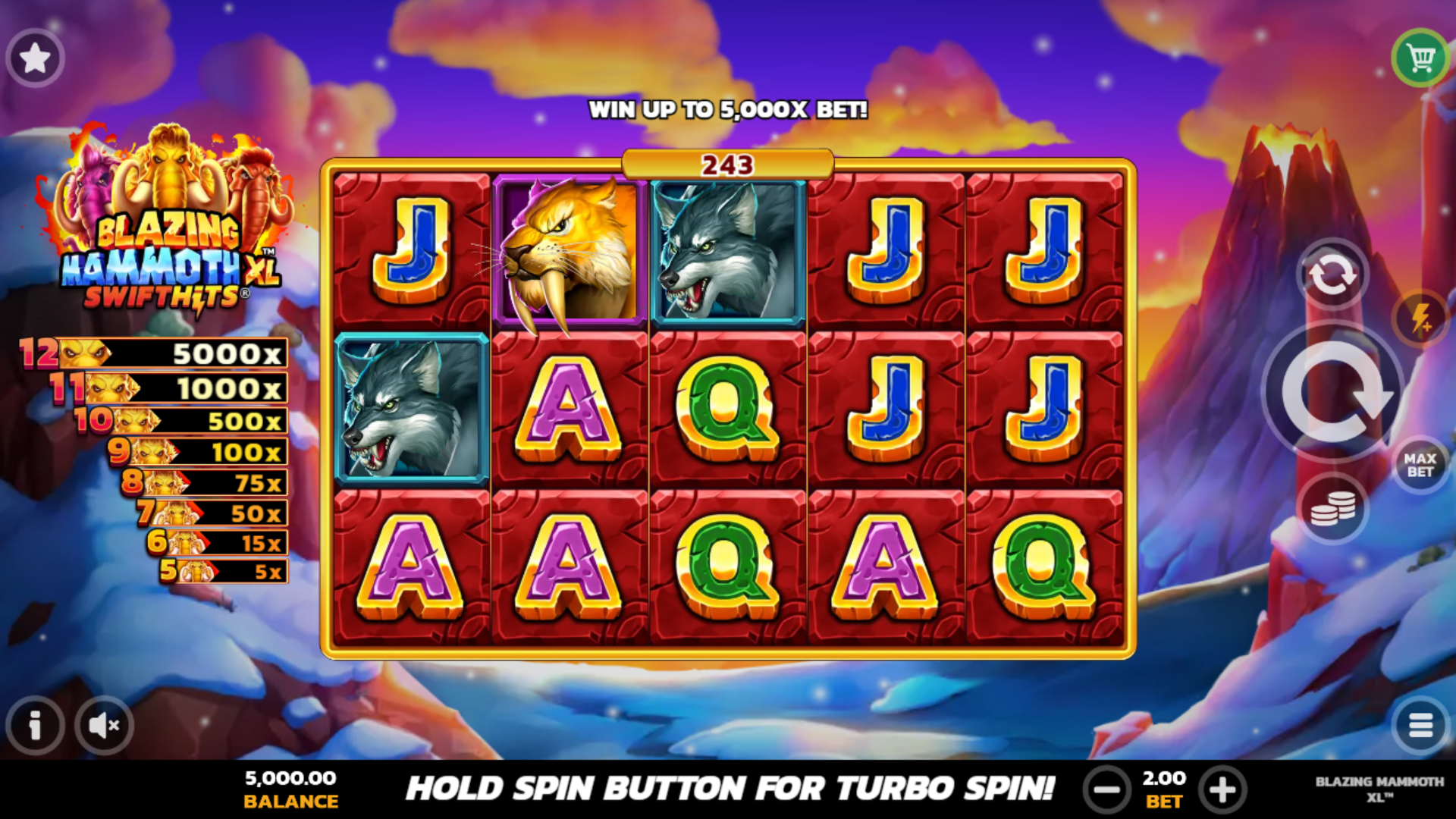View the WIN UP TO 5,000X BET banner
This screenshot has width=1456, height=819.
point(726,108)
